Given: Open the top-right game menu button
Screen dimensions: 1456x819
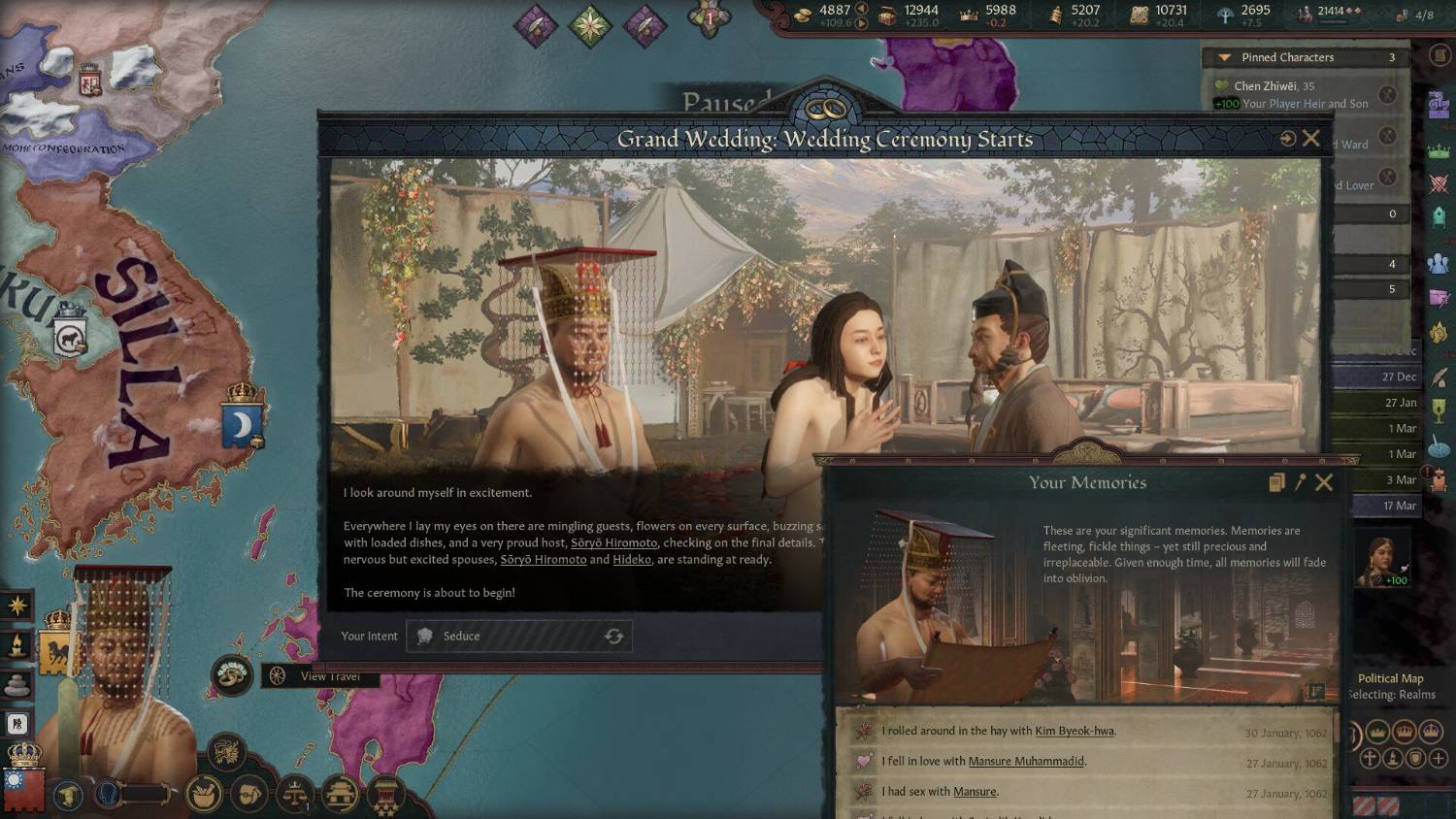Looking at the screenshot, I should tap(1439, 55).
